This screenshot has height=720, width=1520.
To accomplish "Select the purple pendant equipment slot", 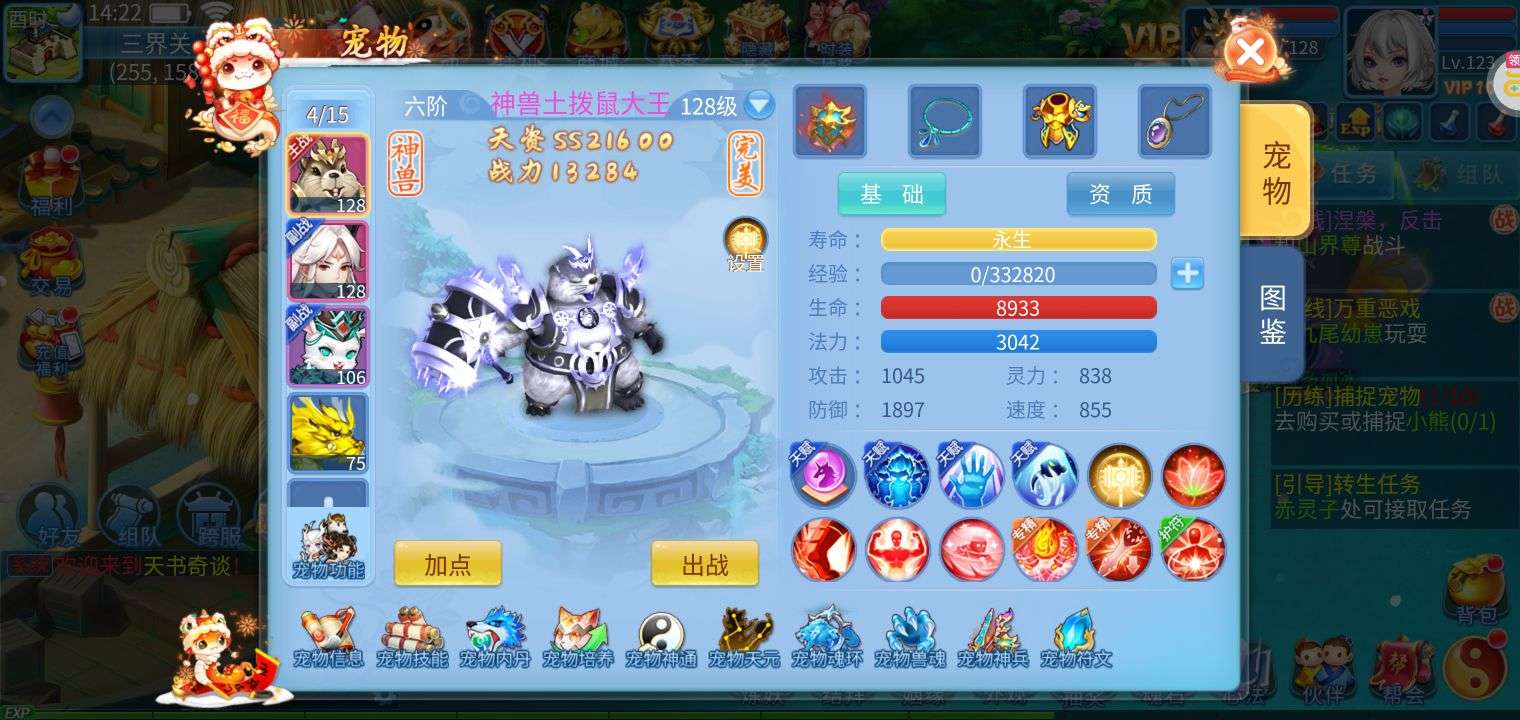I will click(1174, 122).
